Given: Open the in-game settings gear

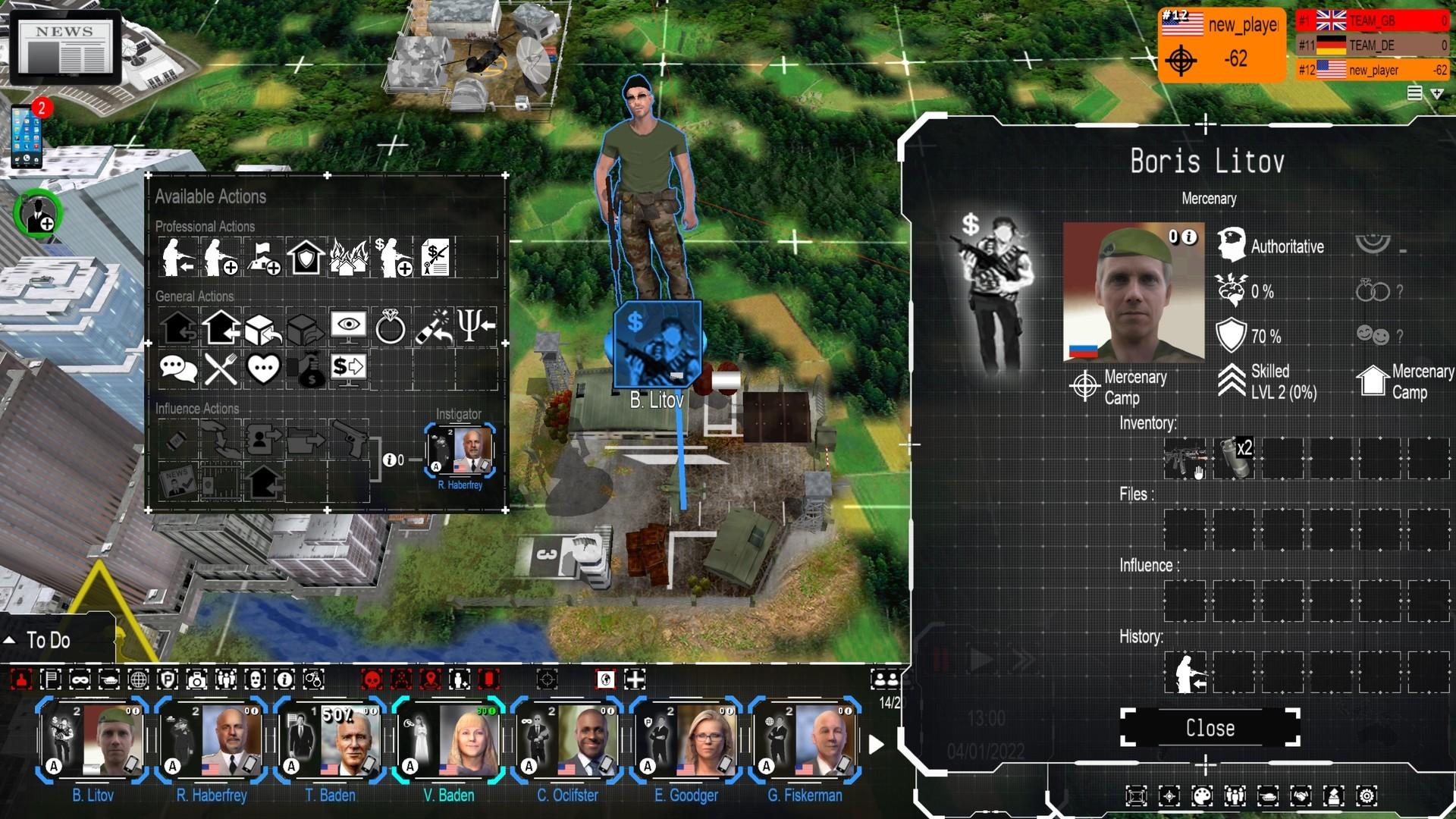Looking at the screenshot, I should (1367, 796).
